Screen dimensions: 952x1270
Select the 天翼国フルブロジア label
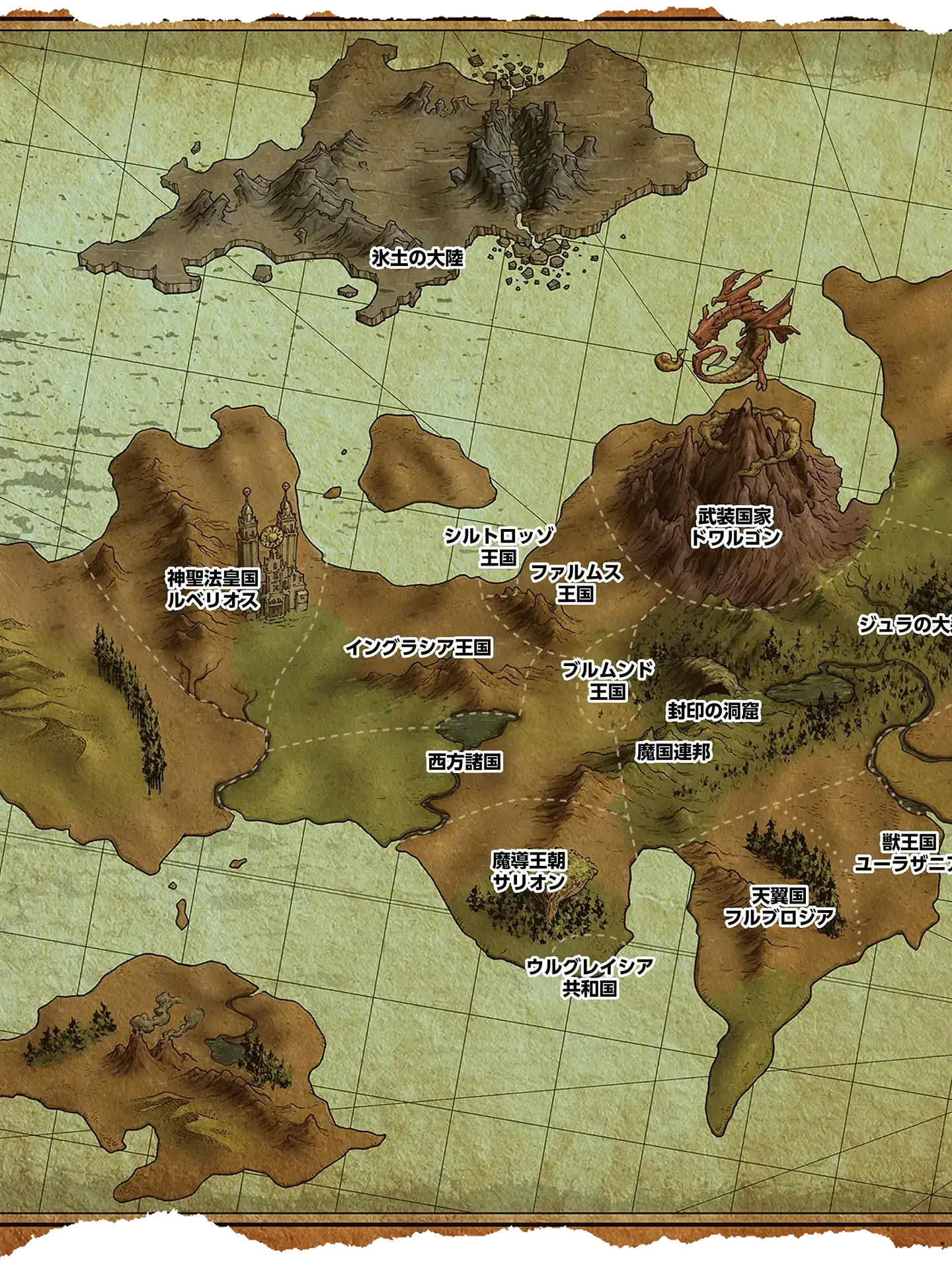779,907
